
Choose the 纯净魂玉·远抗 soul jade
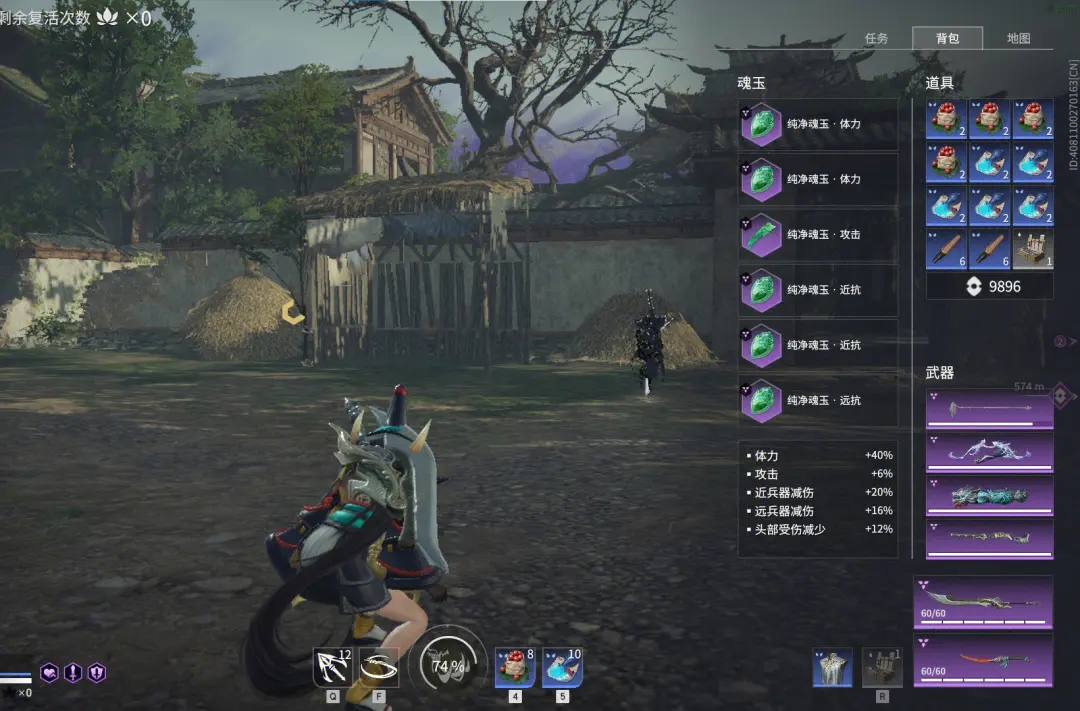(x=818, y=401)
